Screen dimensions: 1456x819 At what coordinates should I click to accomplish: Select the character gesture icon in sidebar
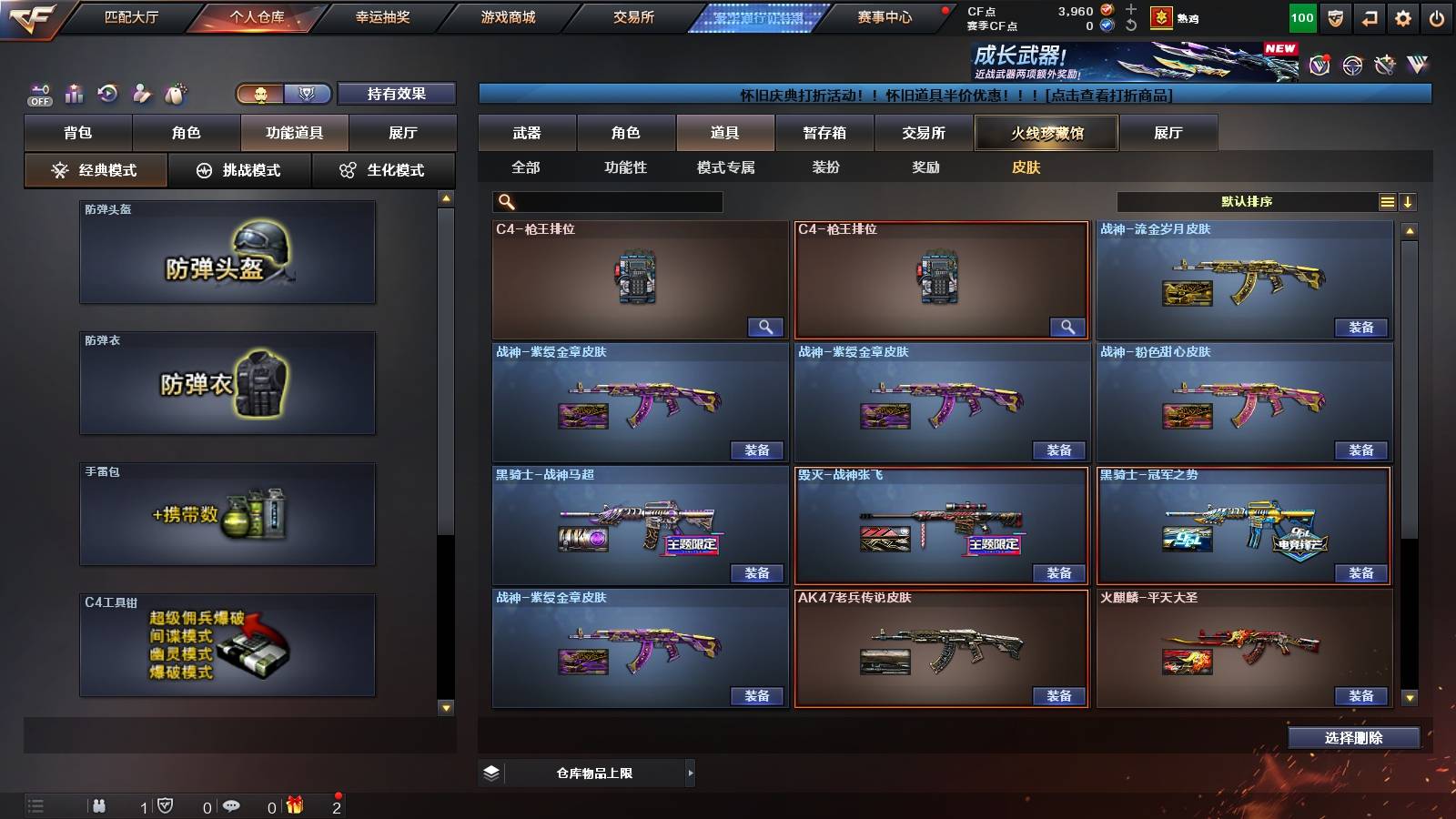coord(142,93)
